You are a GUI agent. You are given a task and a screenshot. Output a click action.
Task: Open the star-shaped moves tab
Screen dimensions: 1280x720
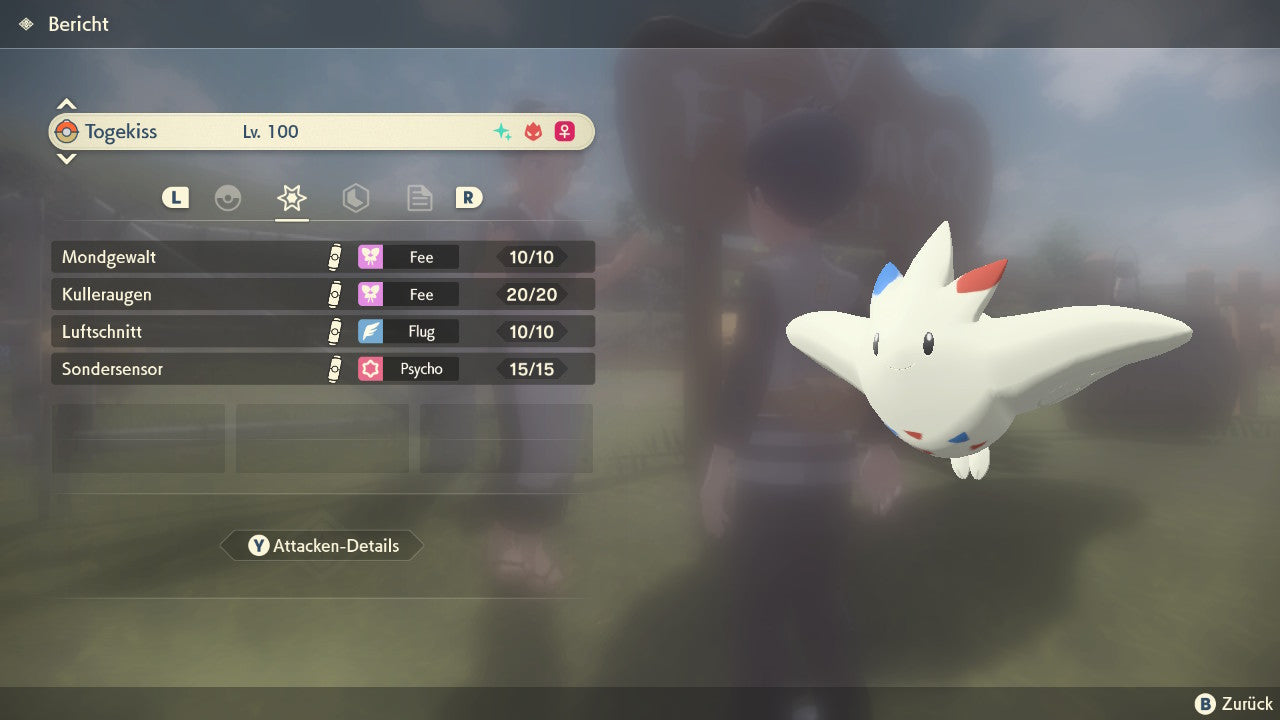click(x=291, y=198)
